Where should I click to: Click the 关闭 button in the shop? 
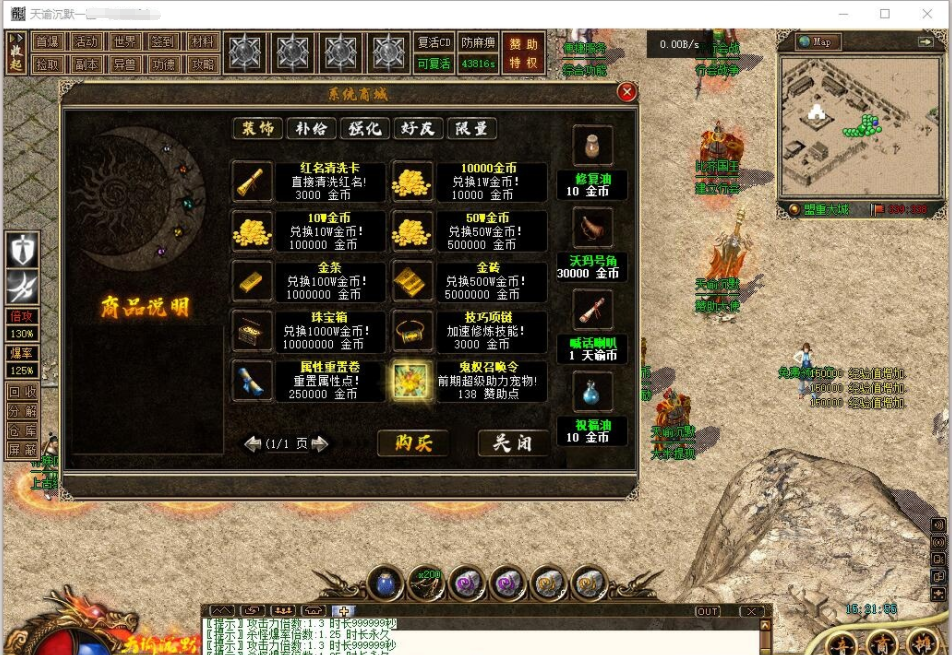pyautogui.click(x=513, y=442)
